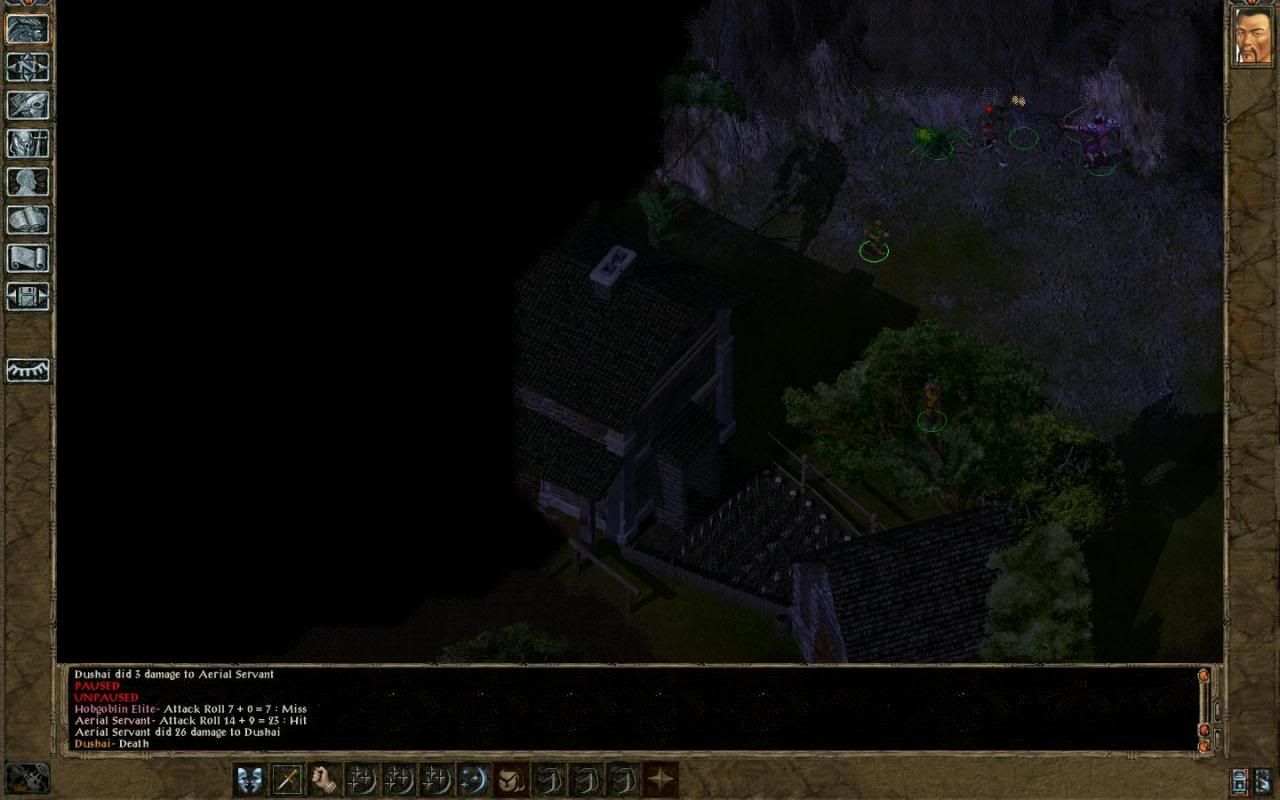Toggle pause with the clock in the corner
This screenshot has width=1280, height=800.
(27, 779)
